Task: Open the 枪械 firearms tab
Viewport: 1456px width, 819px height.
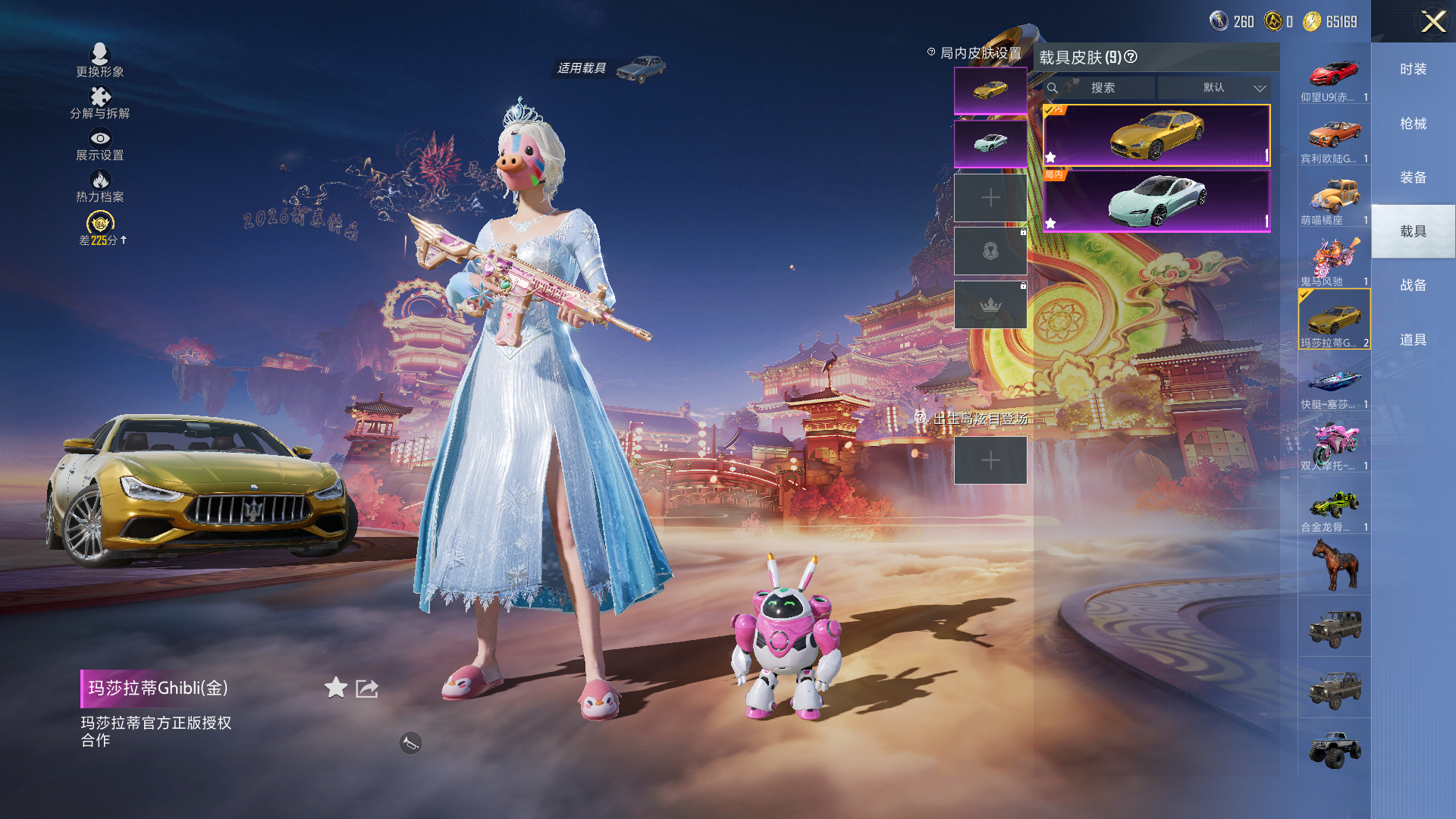Action: coord(1413,124)
